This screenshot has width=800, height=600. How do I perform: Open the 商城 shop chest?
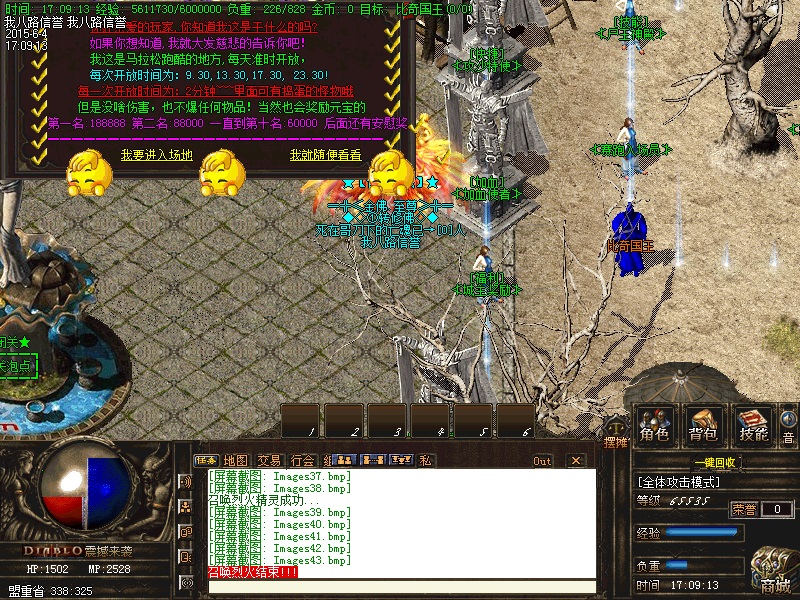pyautogui.click(x=774, y=574)
